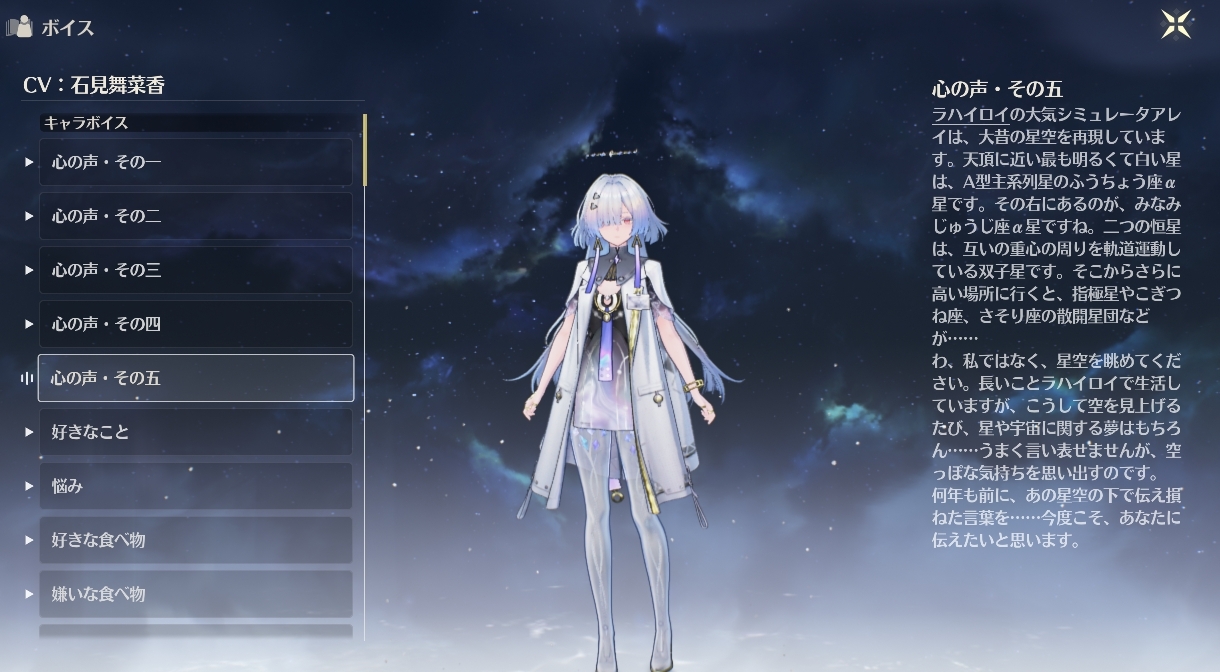The image size is (1220, 672).
Task: Choose voice line 心の声・その三
Action: [195, 270]
